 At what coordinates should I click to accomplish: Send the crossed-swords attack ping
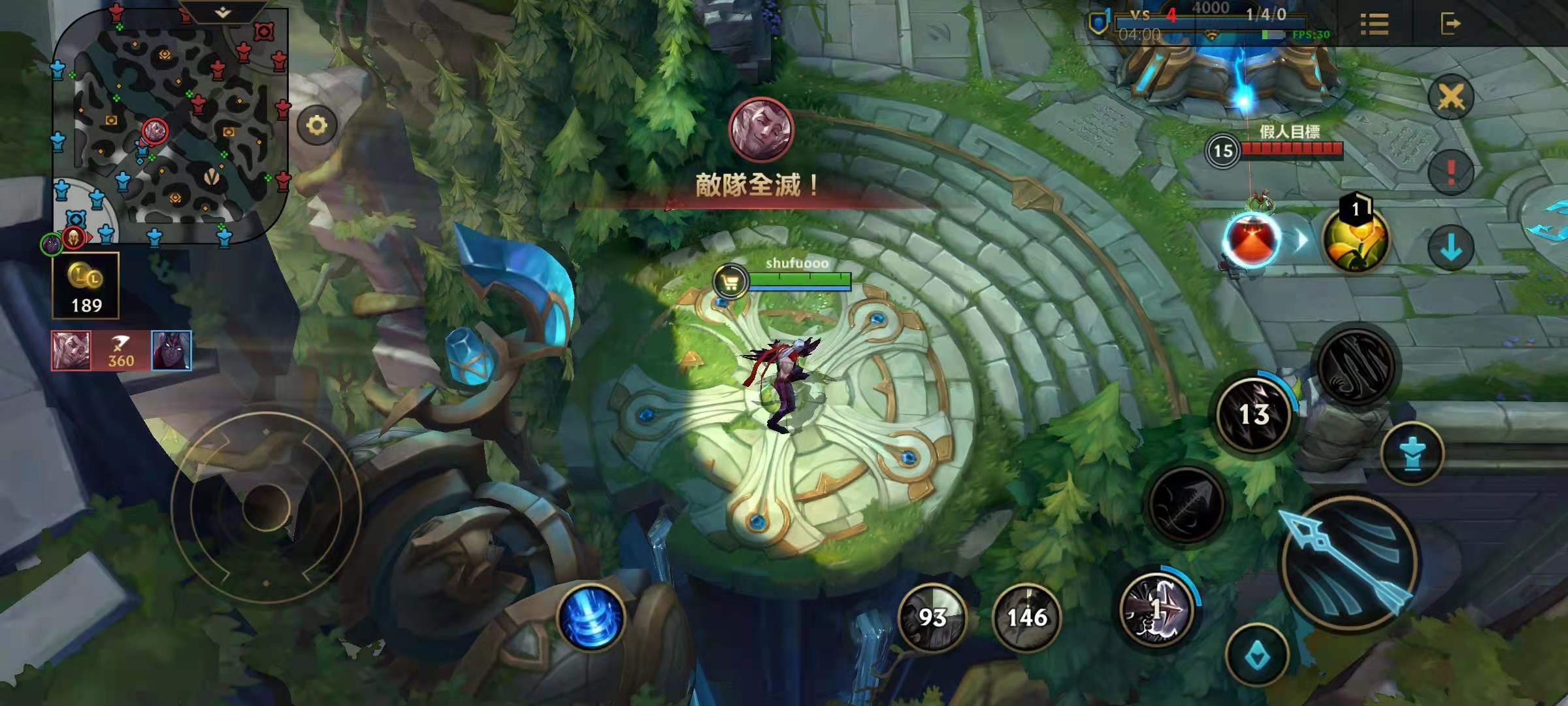click(1450, 98)
